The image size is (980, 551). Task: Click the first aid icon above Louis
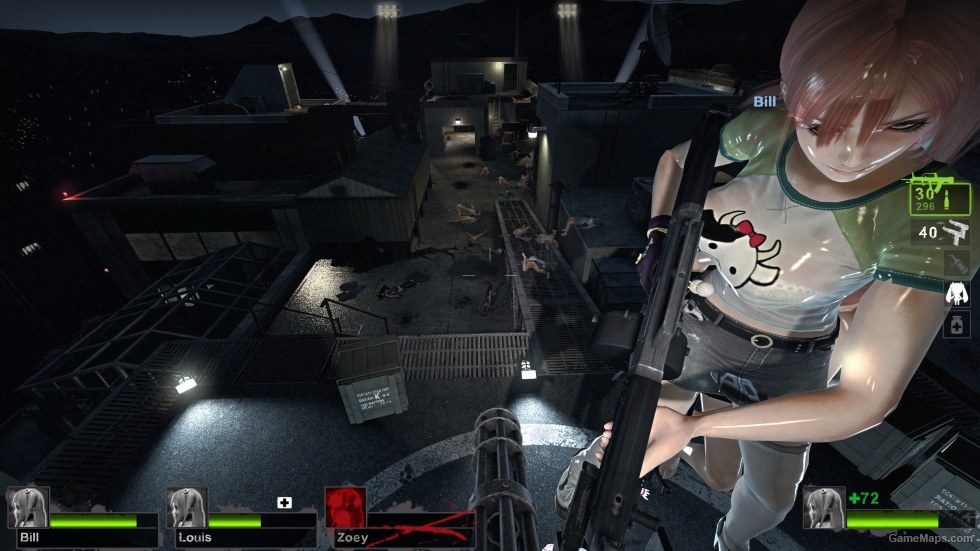tap(284, 502)
